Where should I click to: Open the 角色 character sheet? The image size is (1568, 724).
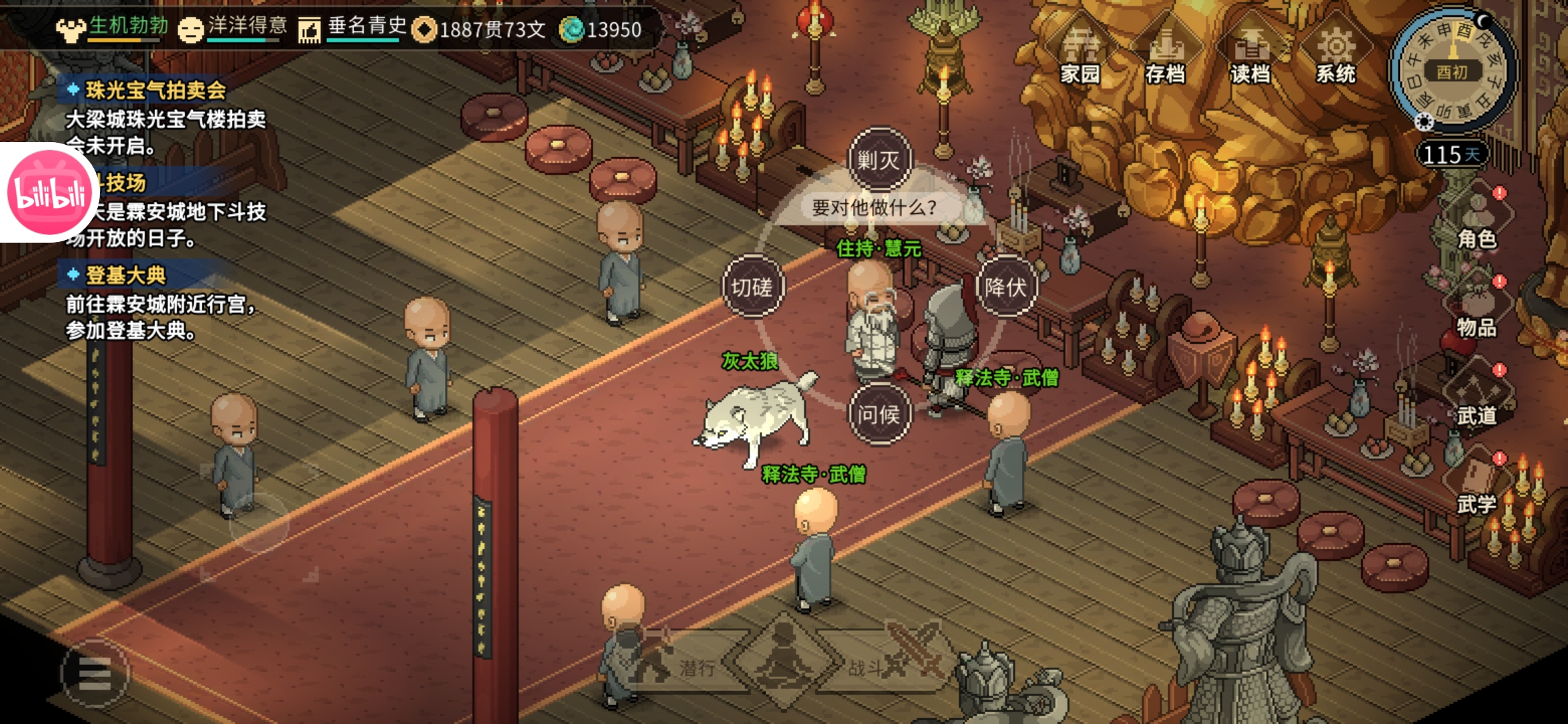(x=1477, y=221)
